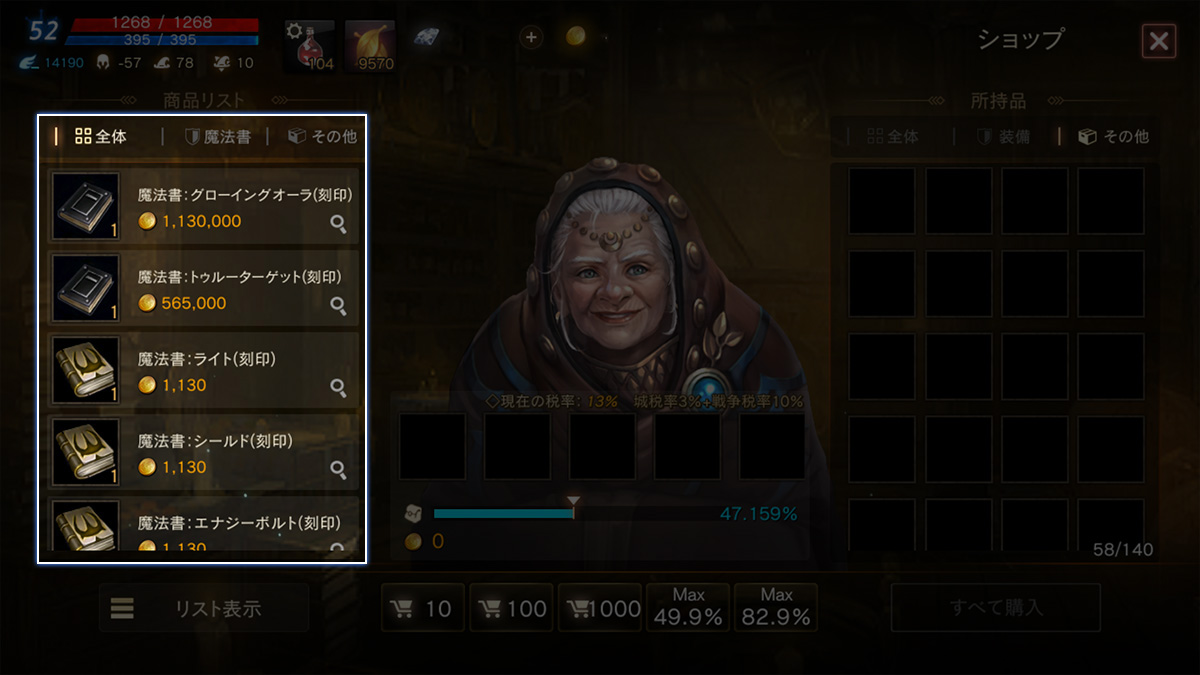1200x675 pixels.
Task: Buy everything with すべて購入
Action: coord(995,608)
